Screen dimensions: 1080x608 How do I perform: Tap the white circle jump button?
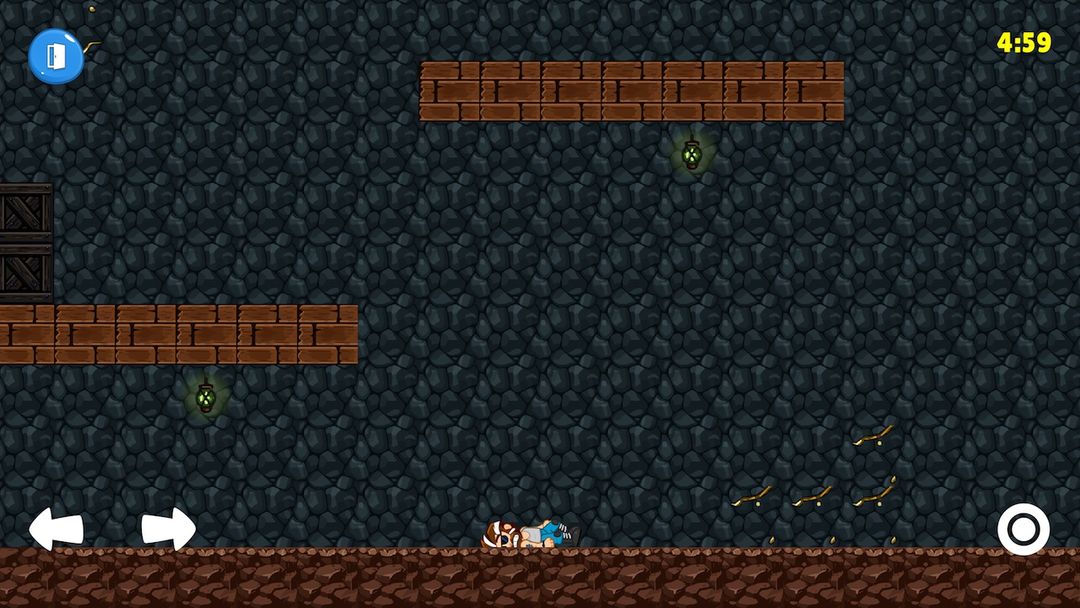[x=1023, y=529]
